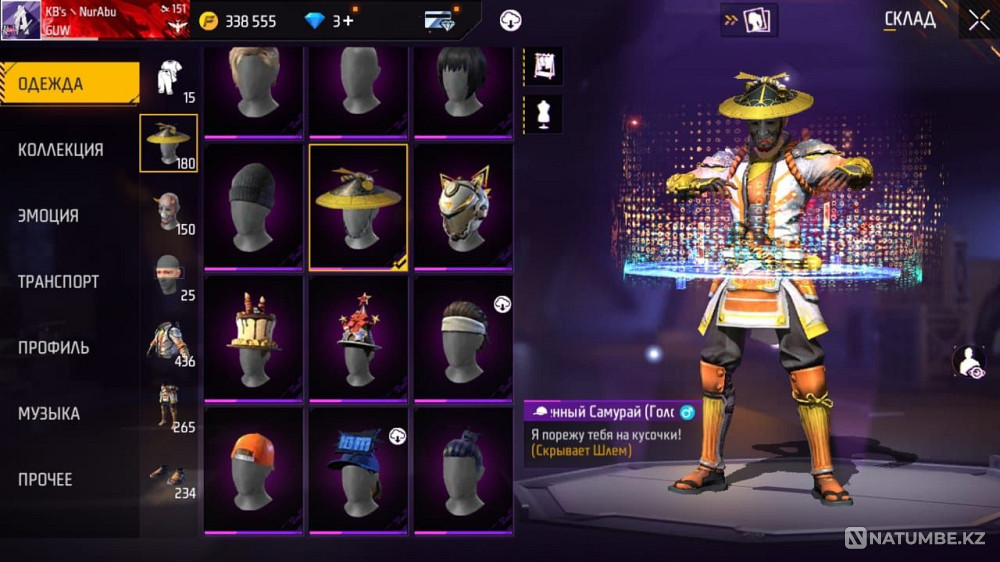Go to the ТРАНСПОРТ section
Viewport: 1000px width, 562px height.
59,282
